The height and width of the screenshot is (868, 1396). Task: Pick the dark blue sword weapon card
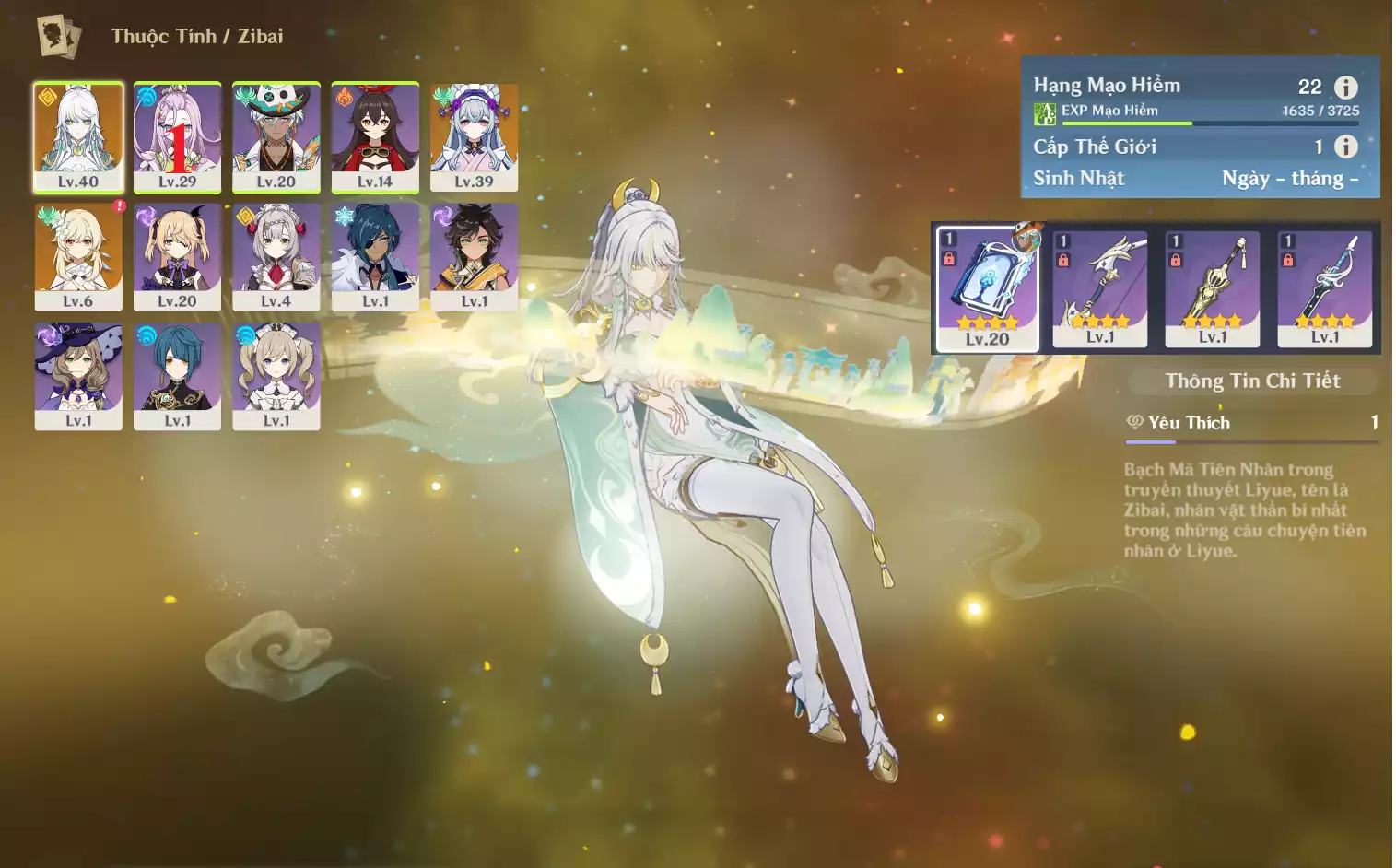[1324, 287]
